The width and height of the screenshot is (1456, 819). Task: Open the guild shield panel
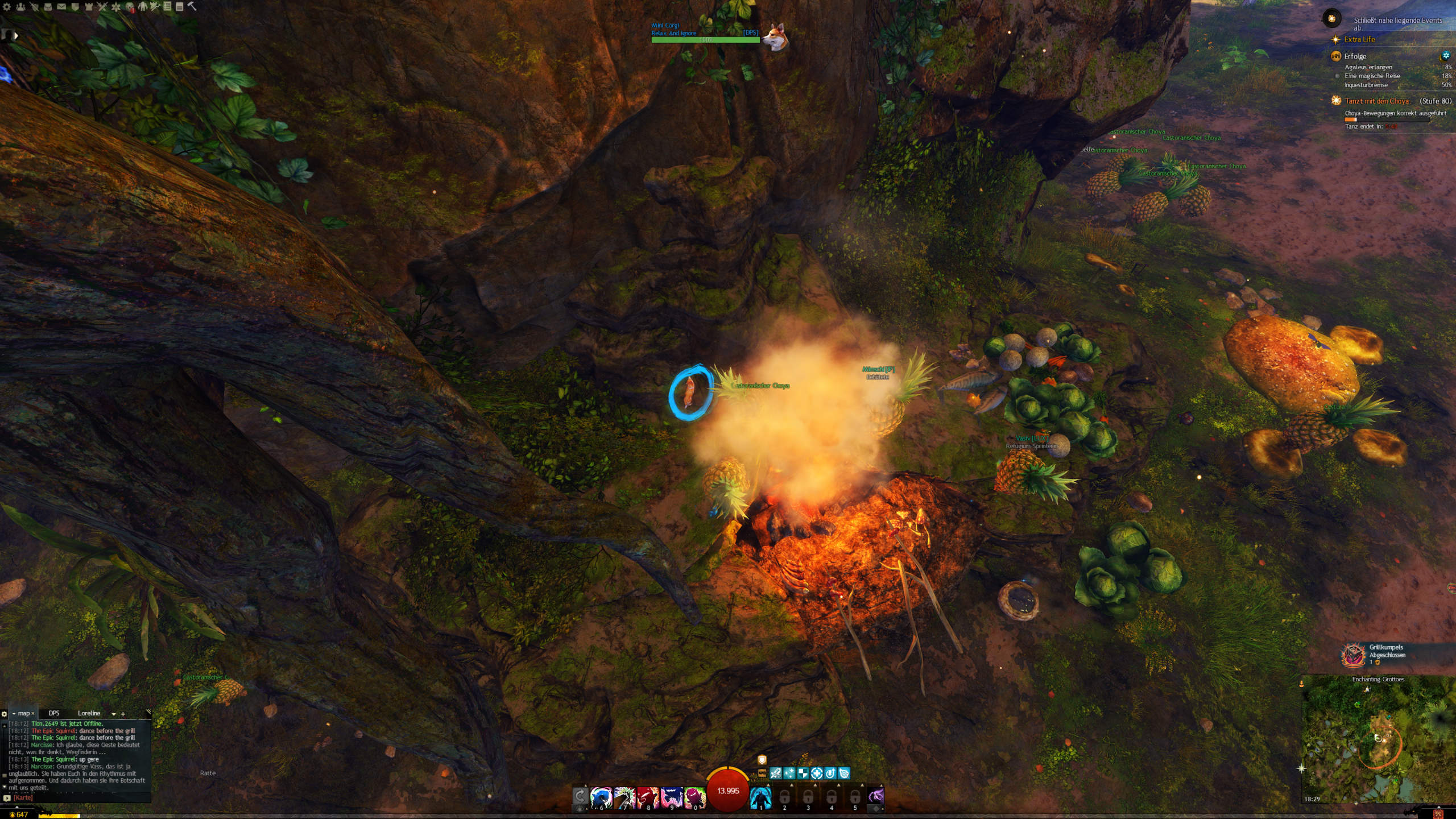point(75,7)
